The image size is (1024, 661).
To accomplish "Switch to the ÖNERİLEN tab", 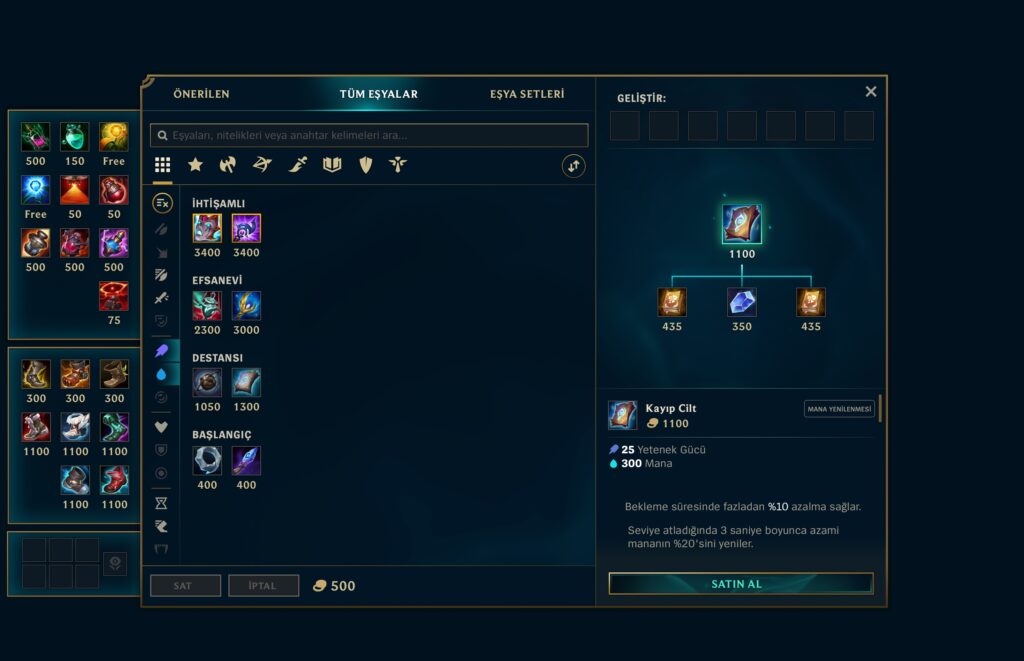I will tap(201, 94).
